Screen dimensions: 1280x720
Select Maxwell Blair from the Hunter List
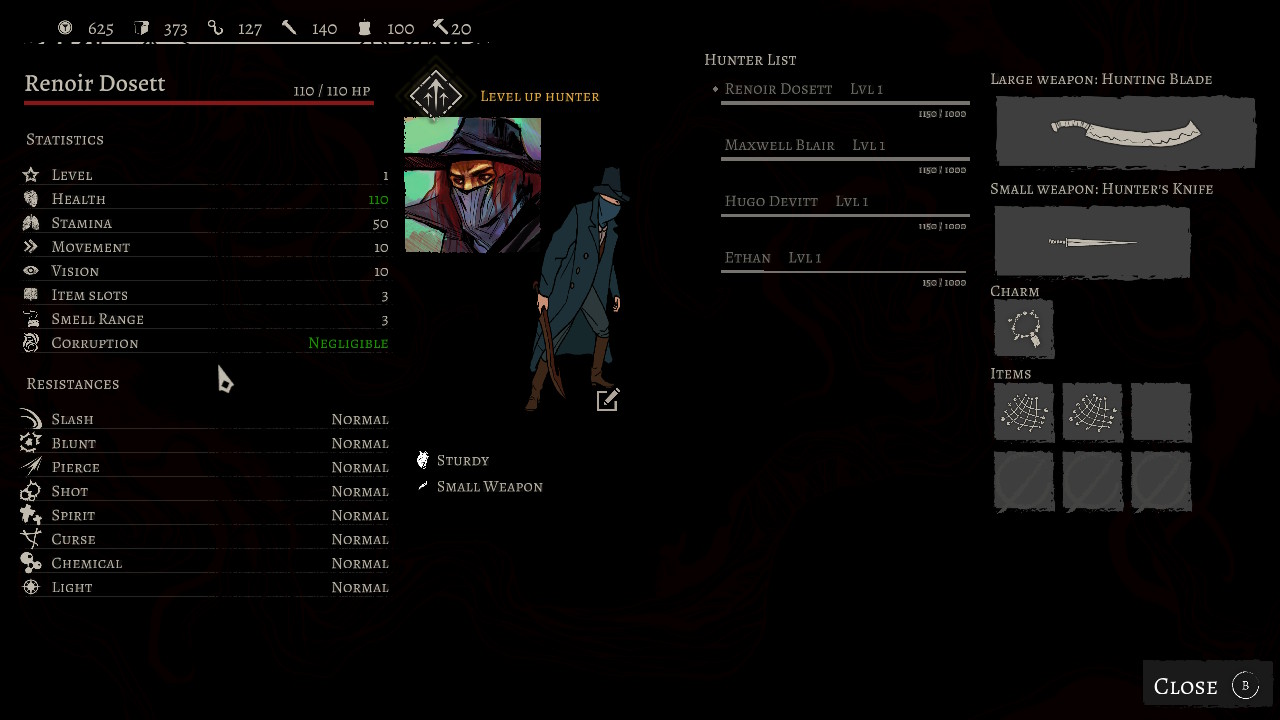click(779, 145)
